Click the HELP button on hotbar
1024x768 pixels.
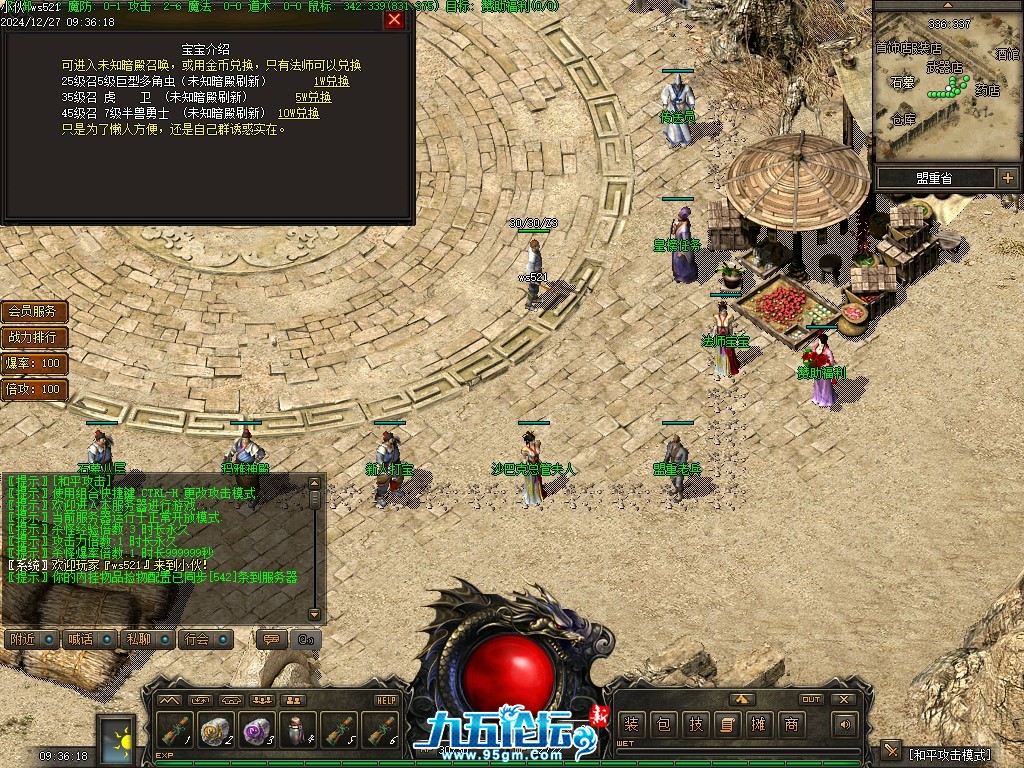(387, 700)
